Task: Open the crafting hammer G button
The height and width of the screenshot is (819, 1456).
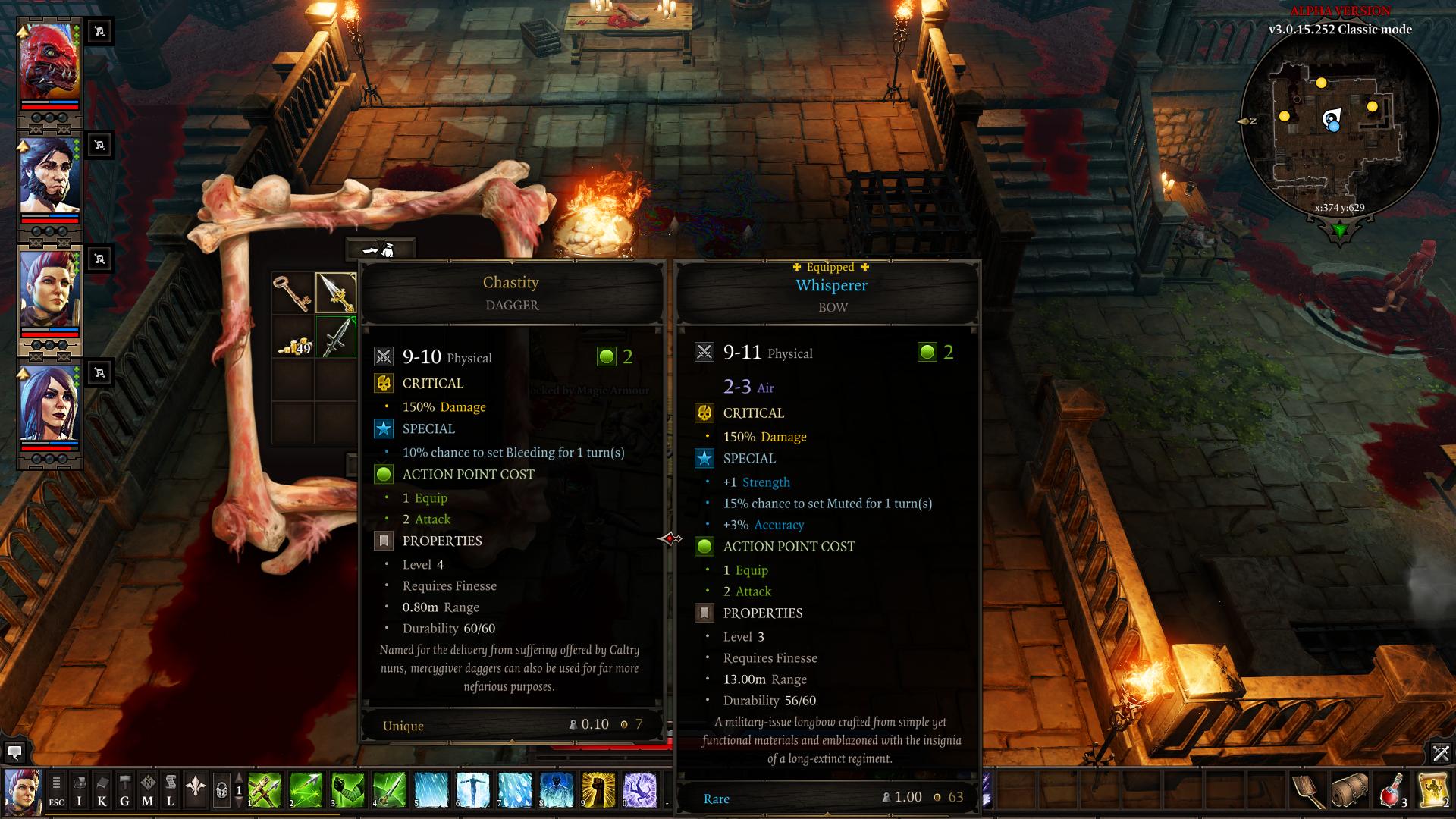Action: (x=124, y=789)
